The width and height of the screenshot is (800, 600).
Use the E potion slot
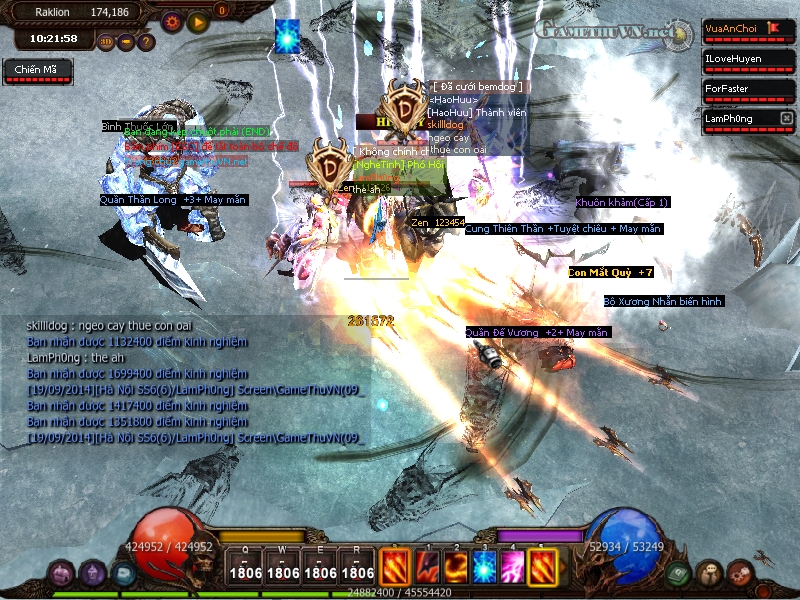pyautogui.click(x=320, y=566)
